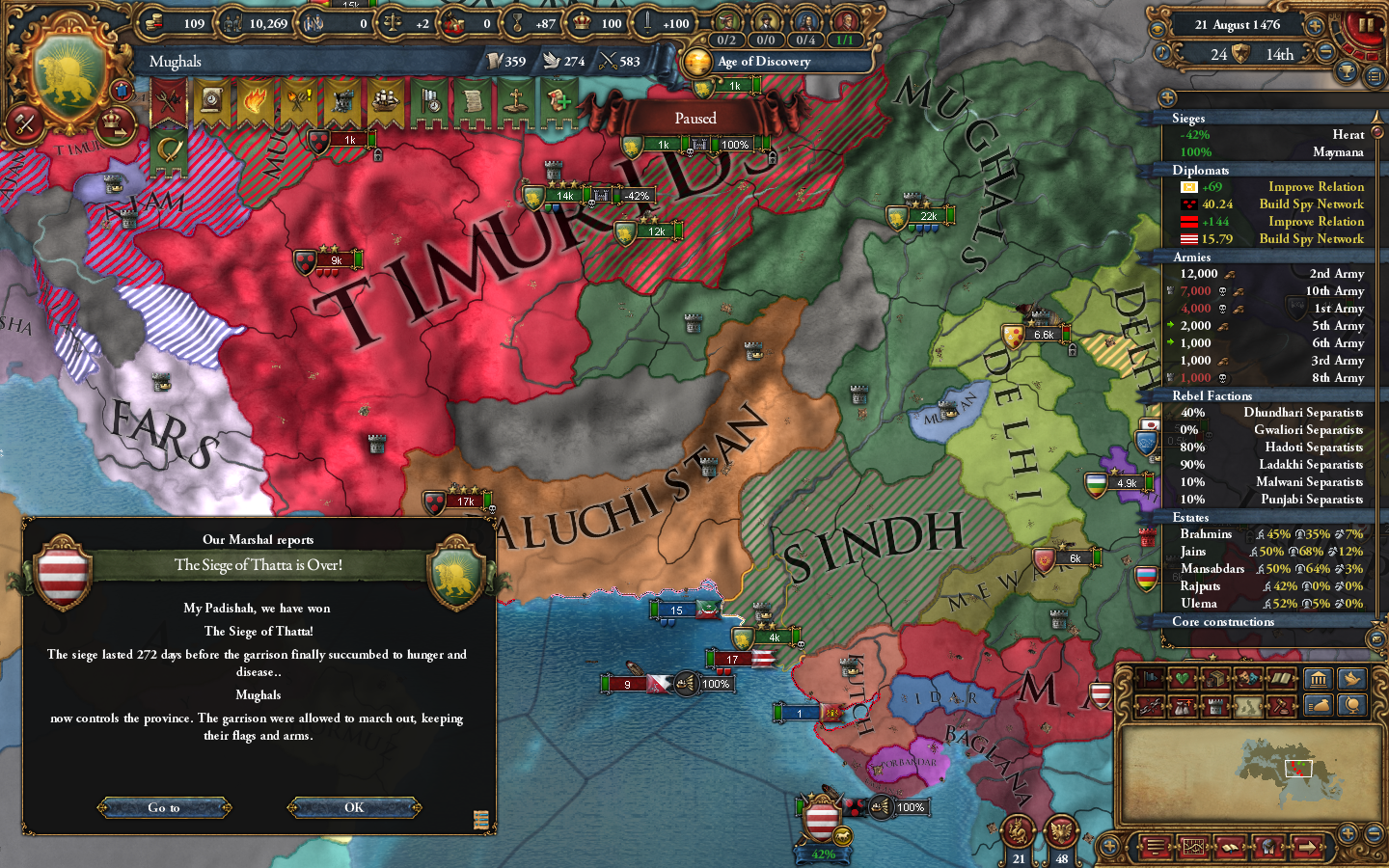Toggle the lock under the 1k regiment
This screenshot has width=1389, height=868.
pyautogui.click(x=377, y=154)
